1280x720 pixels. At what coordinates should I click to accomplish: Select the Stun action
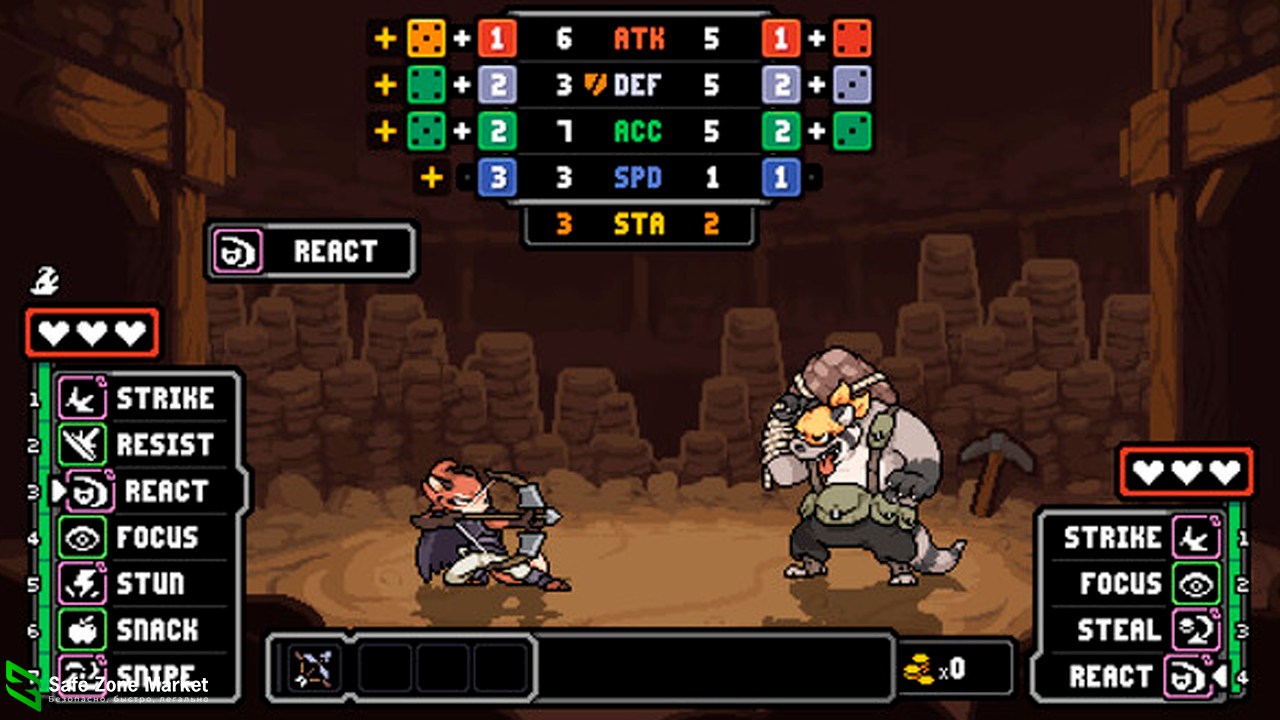(140, 584)
